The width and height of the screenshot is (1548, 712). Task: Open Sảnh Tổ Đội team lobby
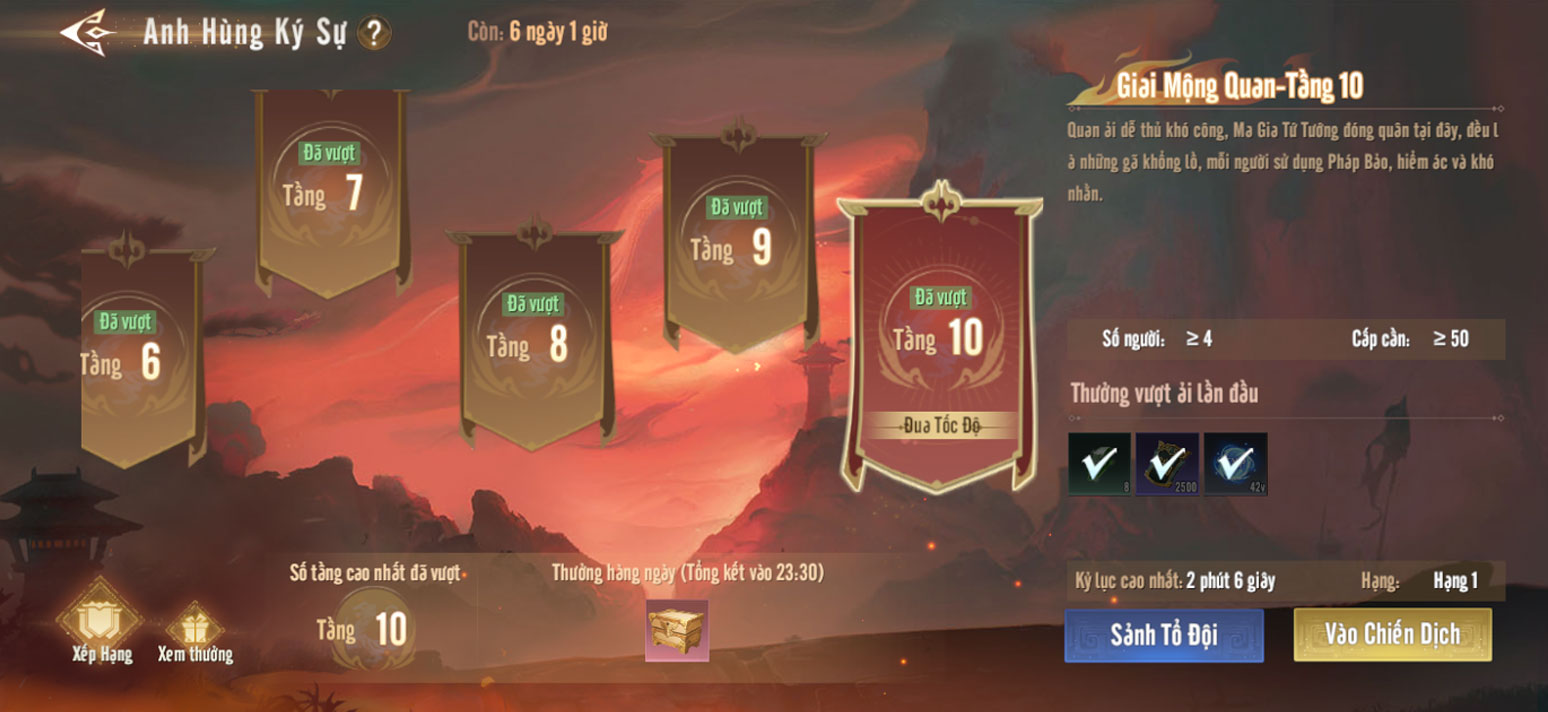(x=1163, y=635)
